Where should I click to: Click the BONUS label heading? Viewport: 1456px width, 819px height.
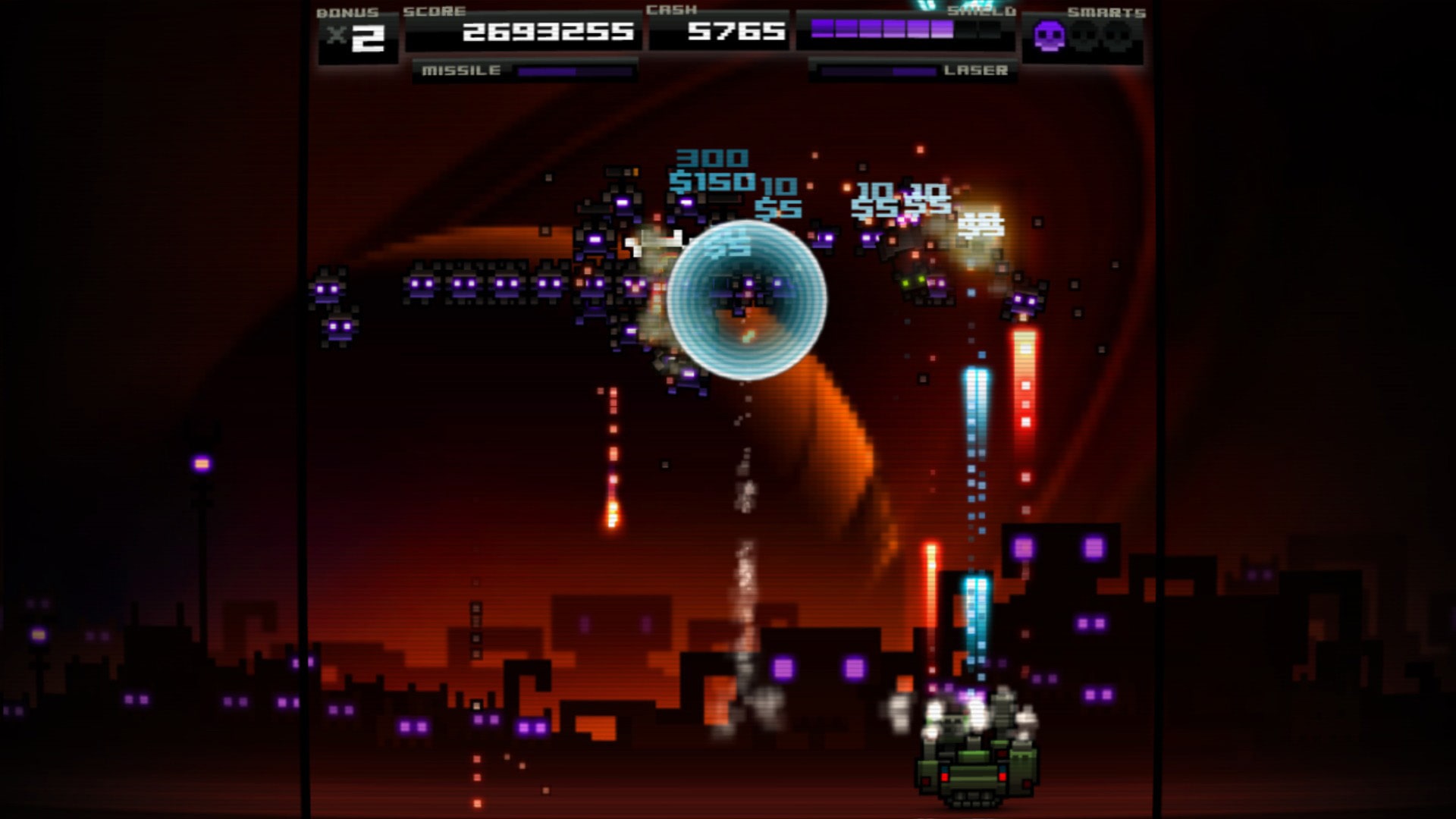pyautogui.click(x=348, y=11)
